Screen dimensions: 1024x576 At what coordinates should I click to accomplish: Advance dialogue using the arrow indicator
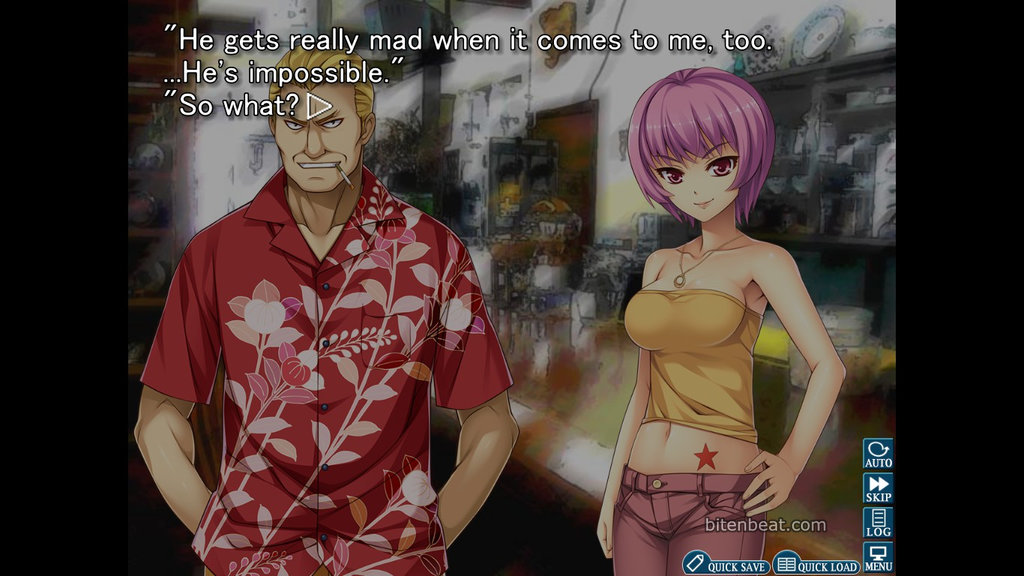coord(319,105)
